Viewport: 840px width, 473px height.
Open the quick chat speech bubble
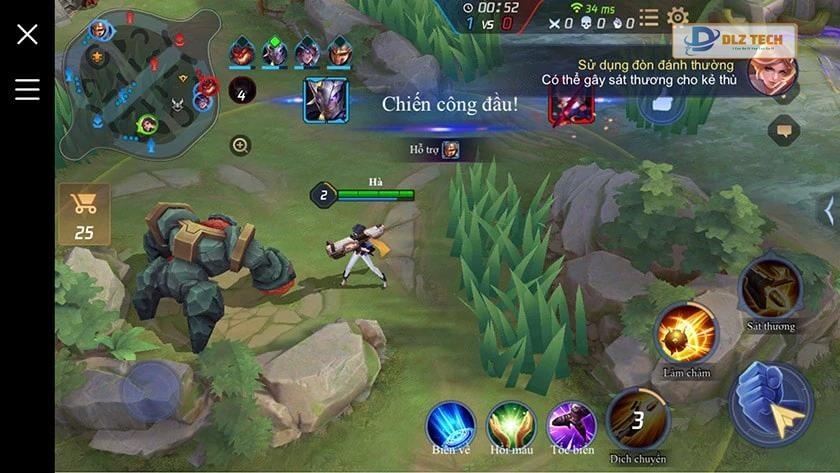coord(784,130)
